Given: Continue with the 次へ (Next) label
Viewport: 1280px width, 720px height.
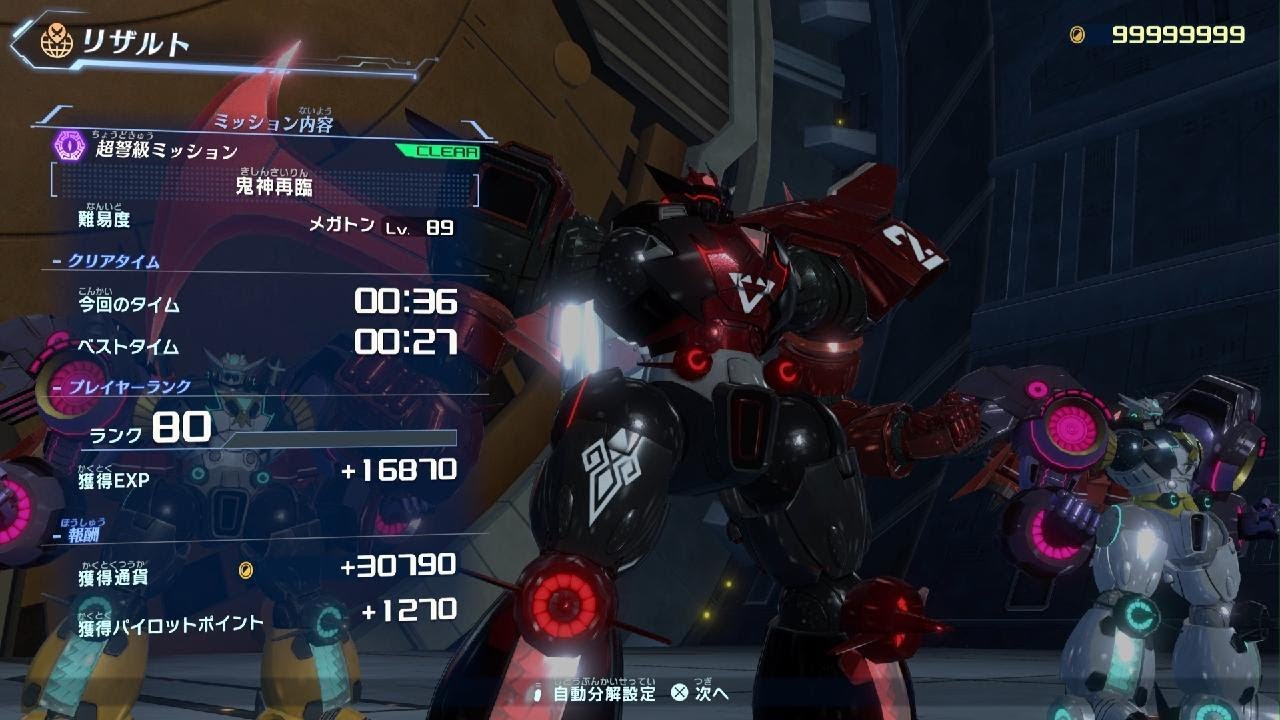Looking at the screenshot, I should [712, 693].
